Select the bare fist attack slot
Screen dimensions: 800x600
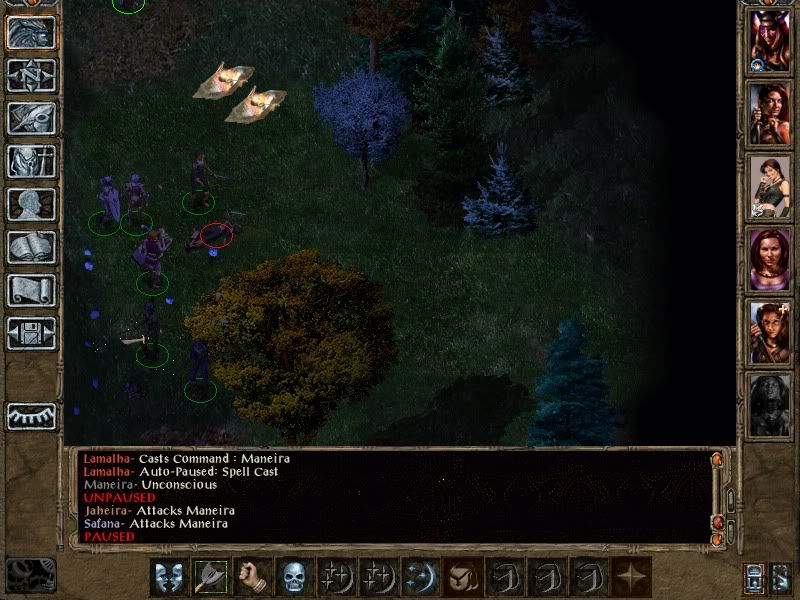click(x=253, y=577)
